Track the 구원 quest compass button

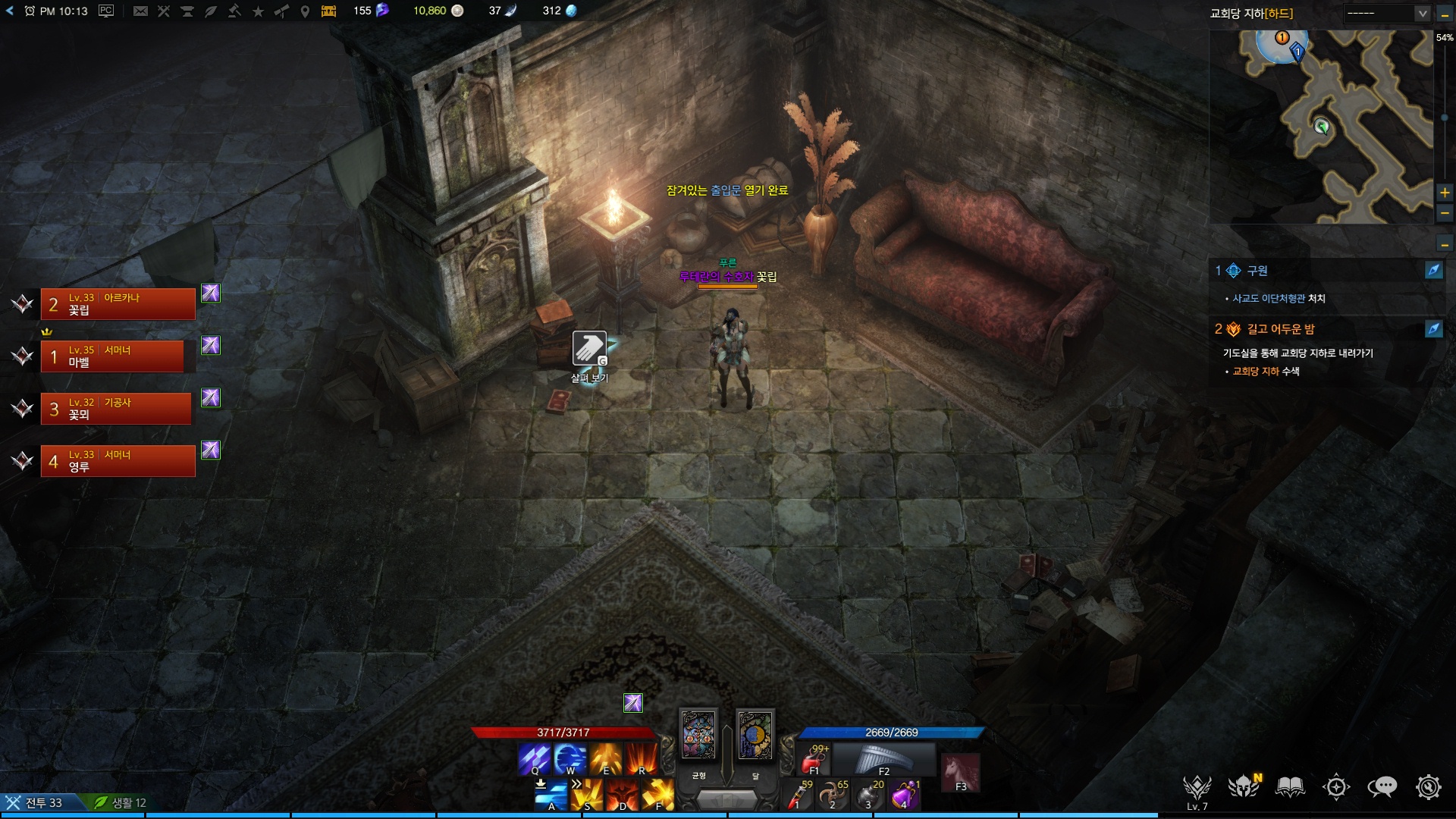coord(1433,270)
